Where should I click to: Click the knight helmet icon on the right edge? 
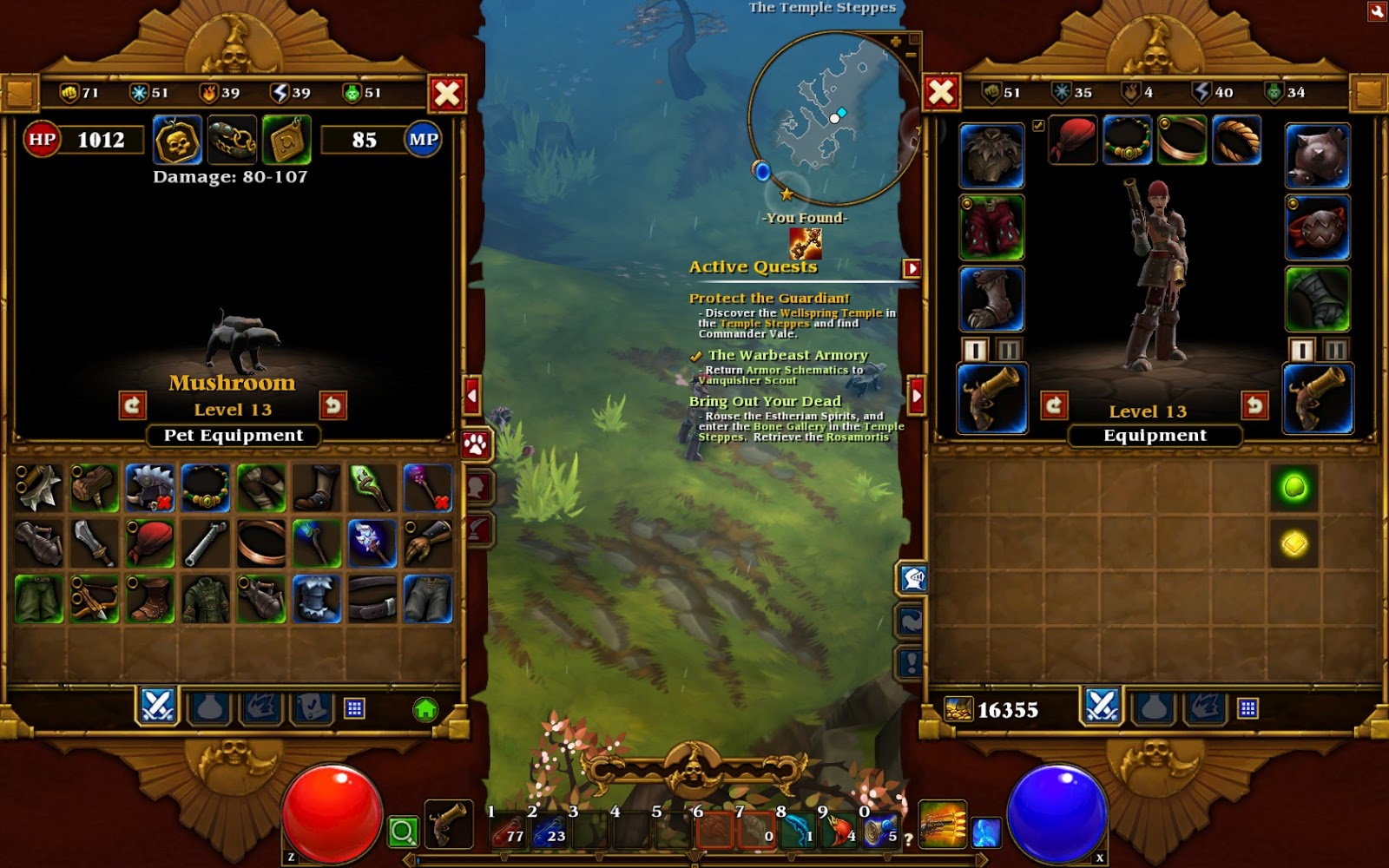point(914,578)
